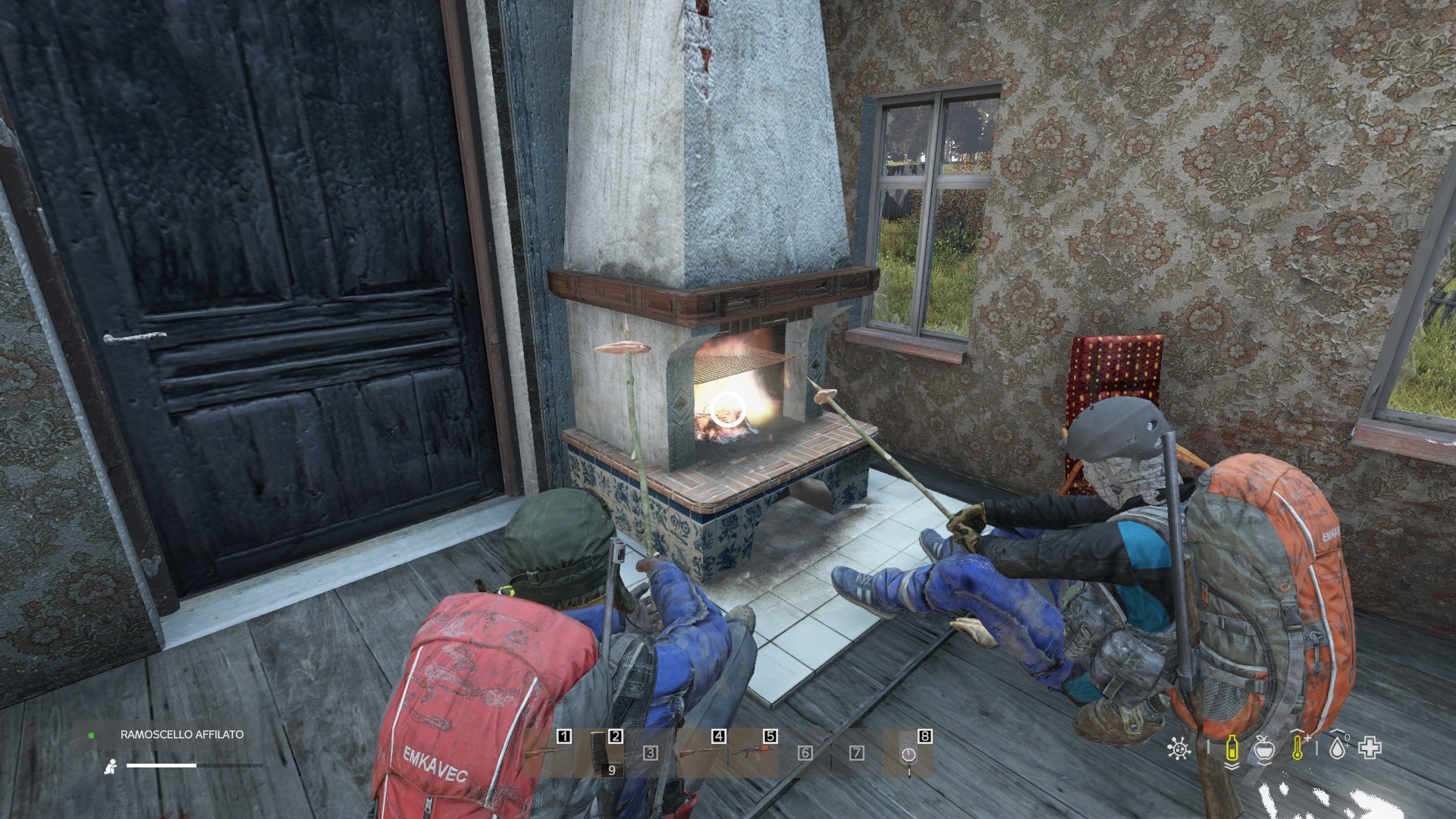This screenshot has height=819, width=1456.
Task: Click the crouching stance indicator icon
Action: pos(111,767)
